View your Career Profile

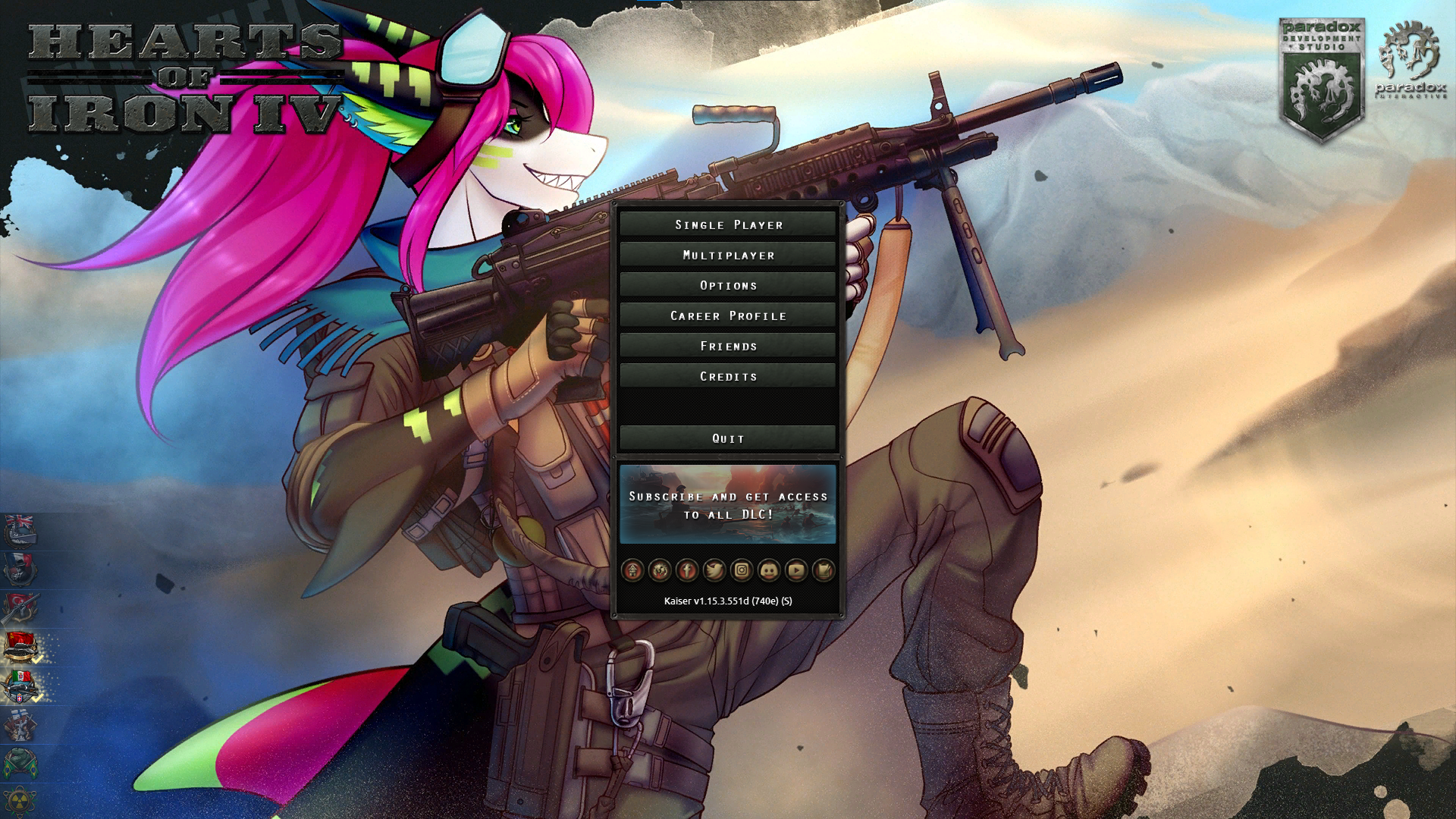tap(727, 315)
